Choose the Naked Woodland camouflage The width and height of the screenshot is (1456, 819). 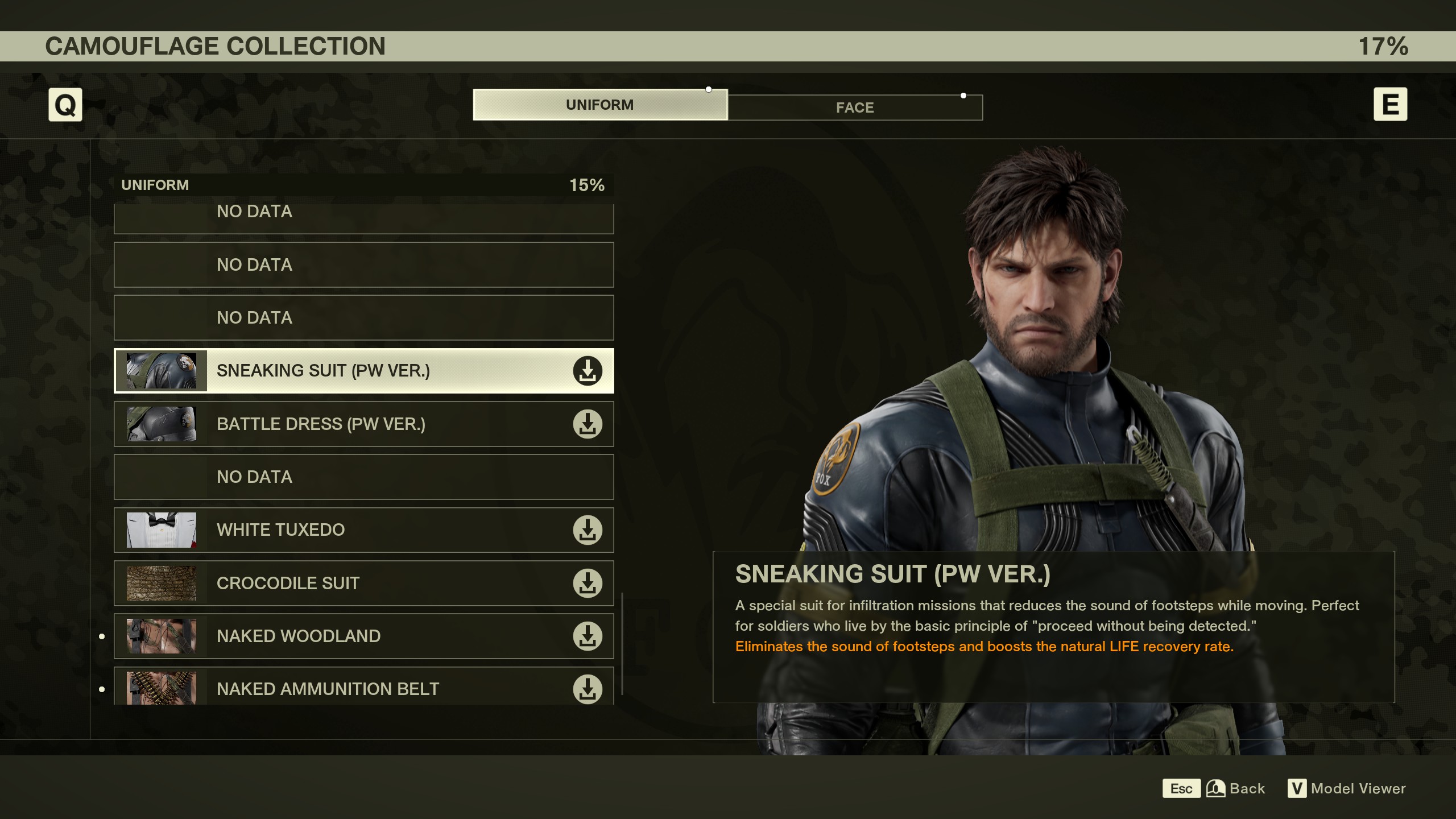(x=364, y=636)
